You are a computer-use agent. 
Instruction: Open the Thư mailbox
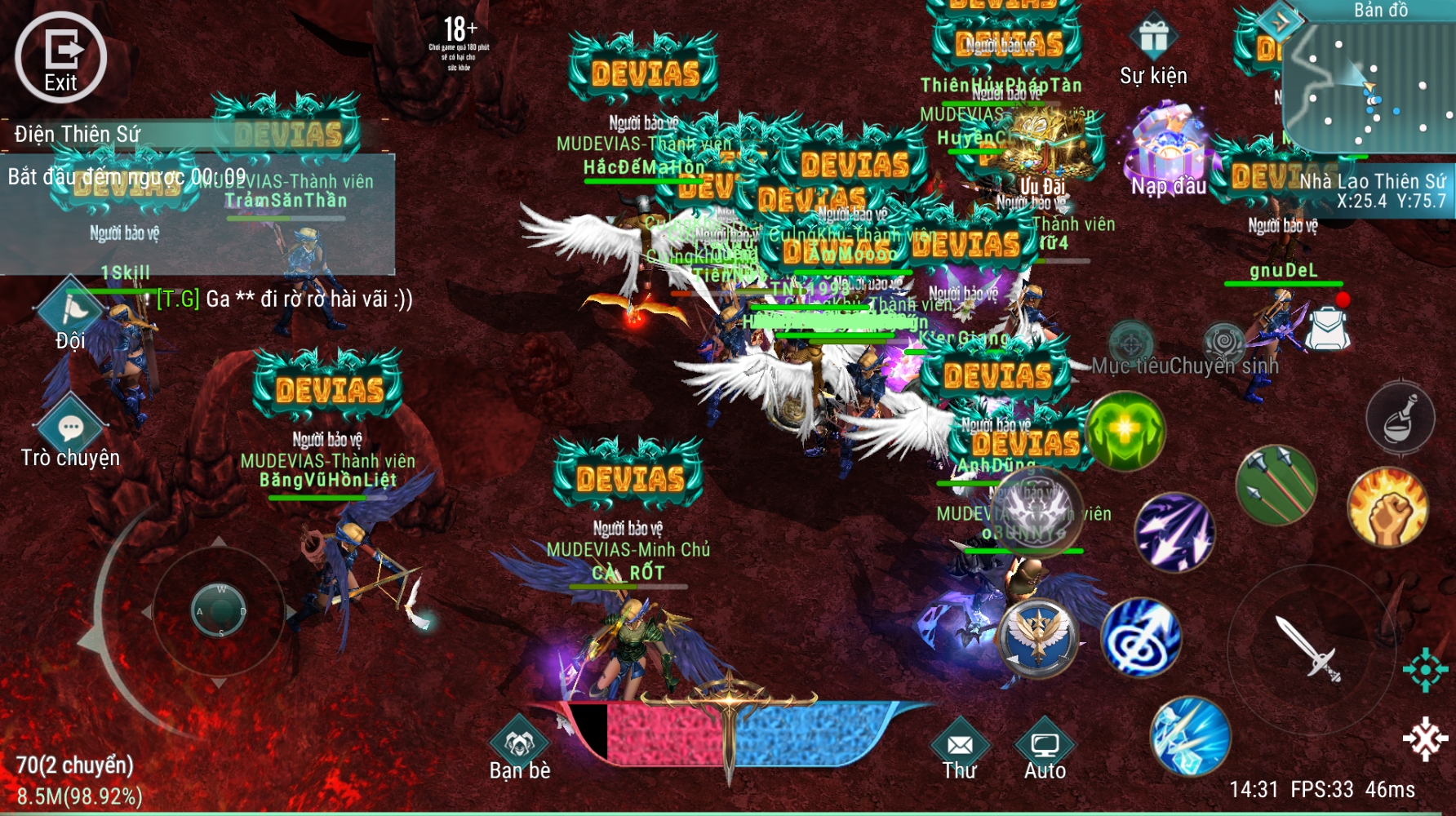pos(960,744)
